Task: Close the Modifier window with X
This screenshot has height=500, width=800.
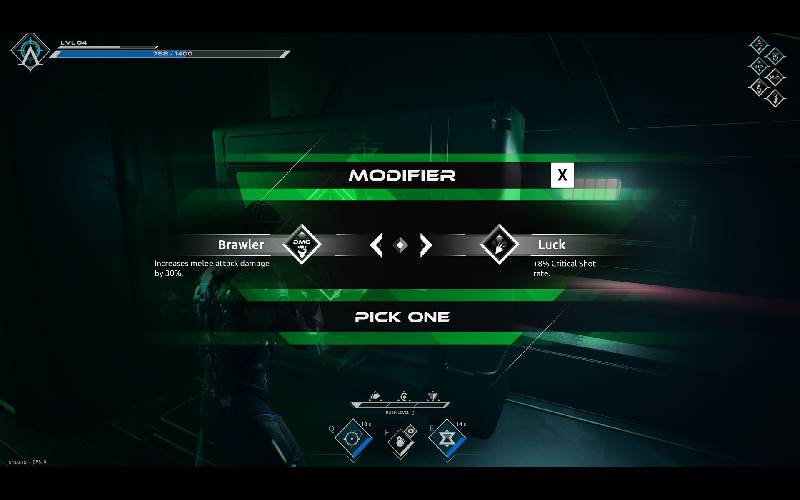Action: [x=563, y=175]
